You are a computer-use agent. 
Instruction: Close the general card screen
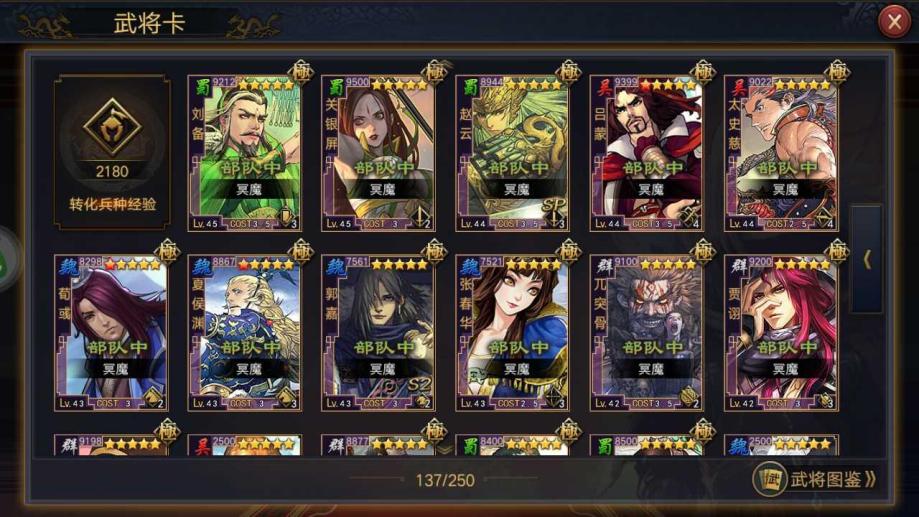pyautogui.click(x=893, y=22)
